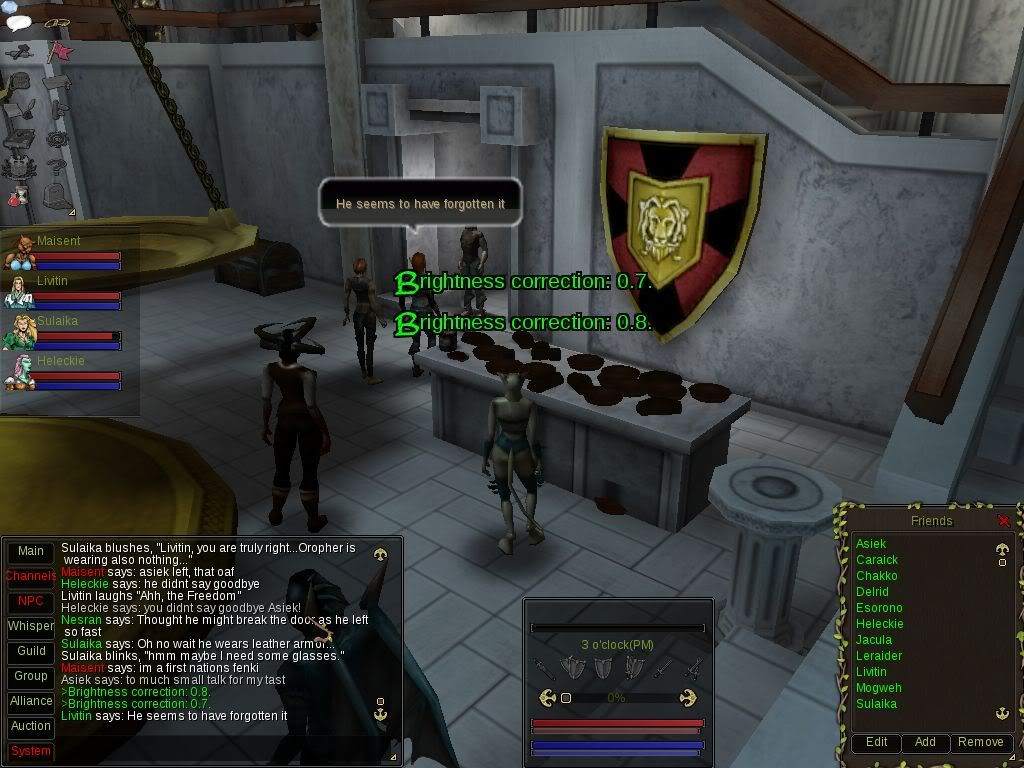Add a new friend with Add button
The width and height of the screenshot is (1024, 768).
[x=925, y=742]
